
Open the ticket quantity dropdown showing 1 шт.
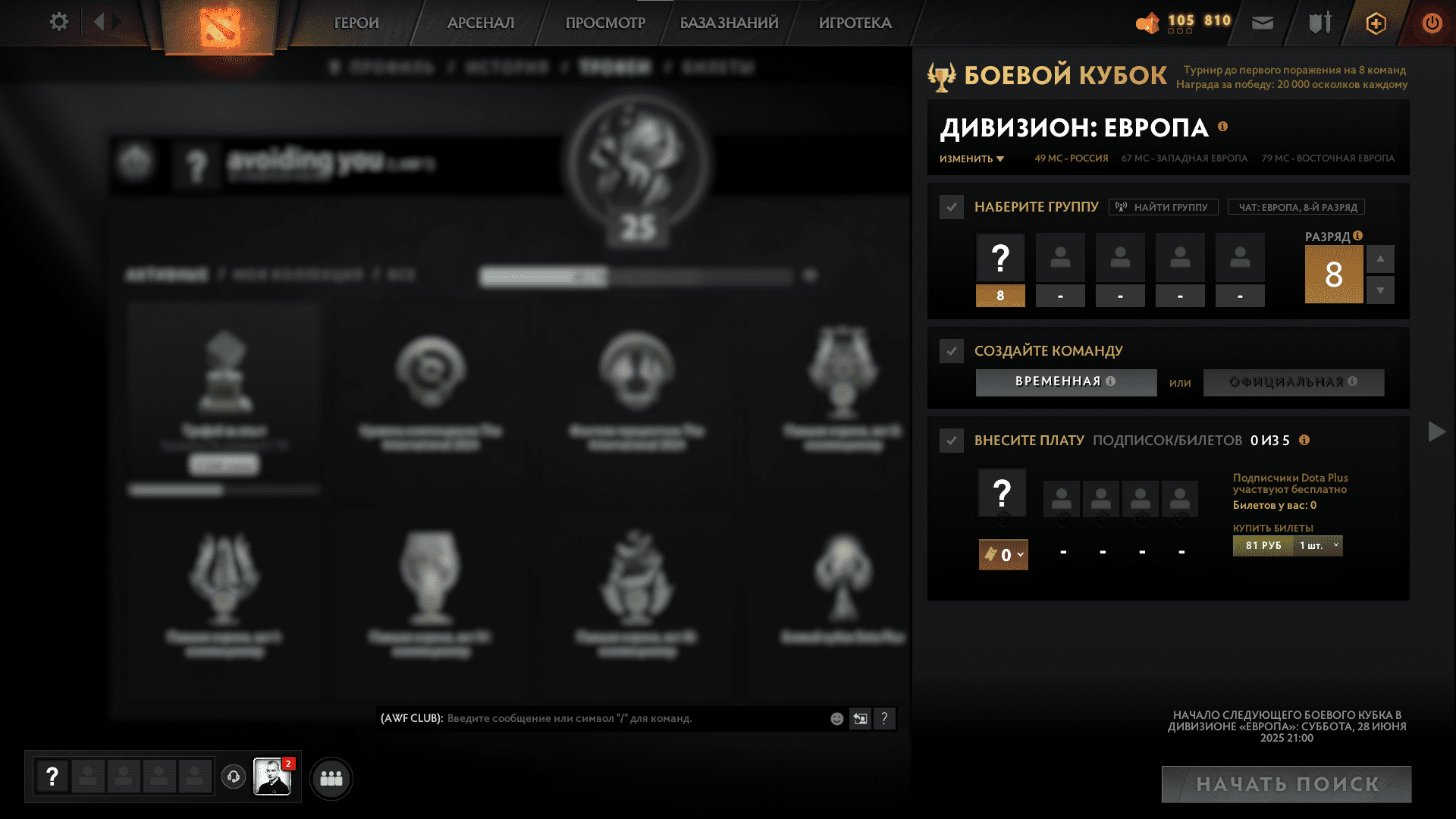(1317, 545)
